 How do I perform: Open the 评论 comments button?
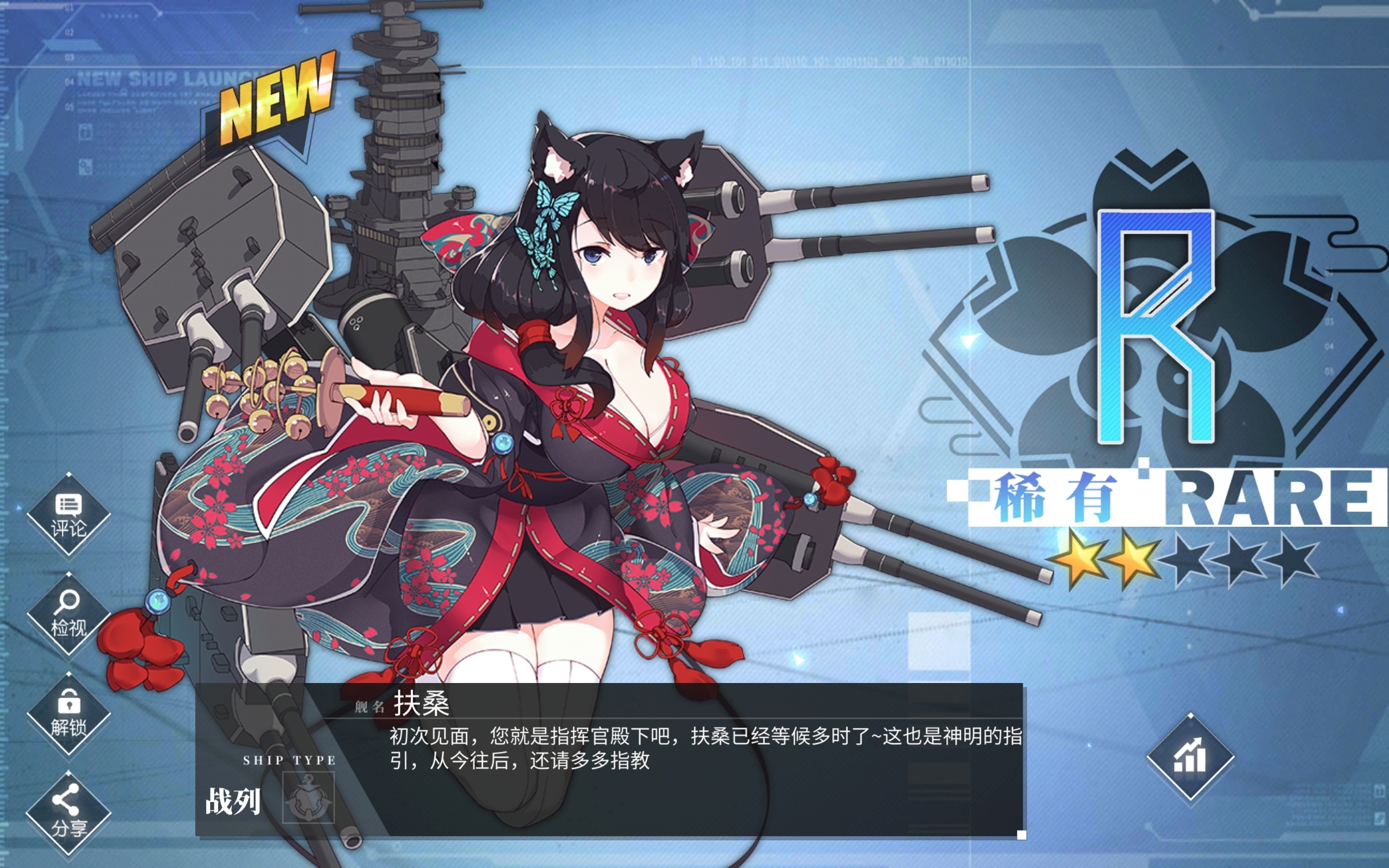click(x=68, y=514)
